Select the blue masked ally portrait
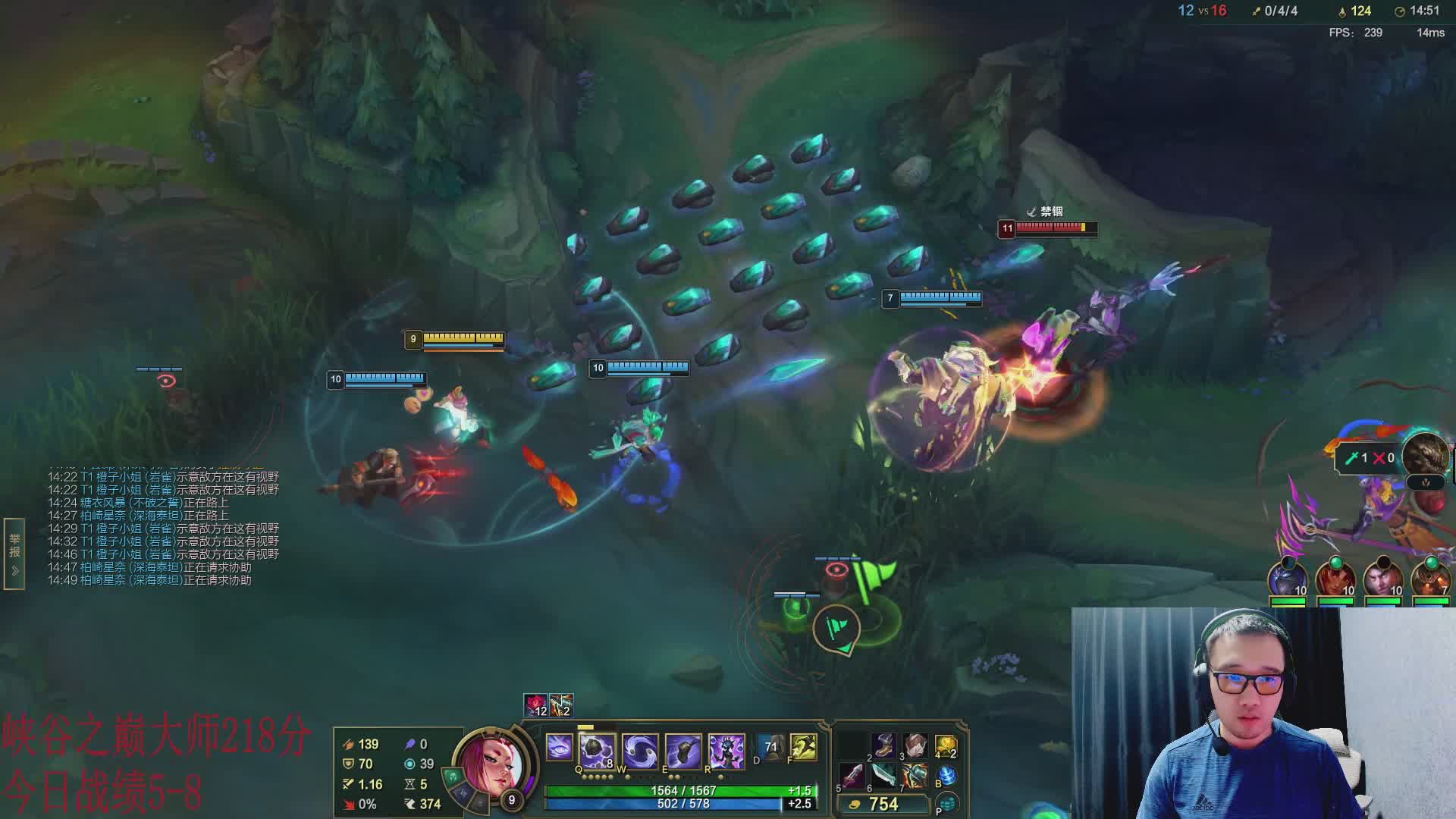 pos(1288,579)
